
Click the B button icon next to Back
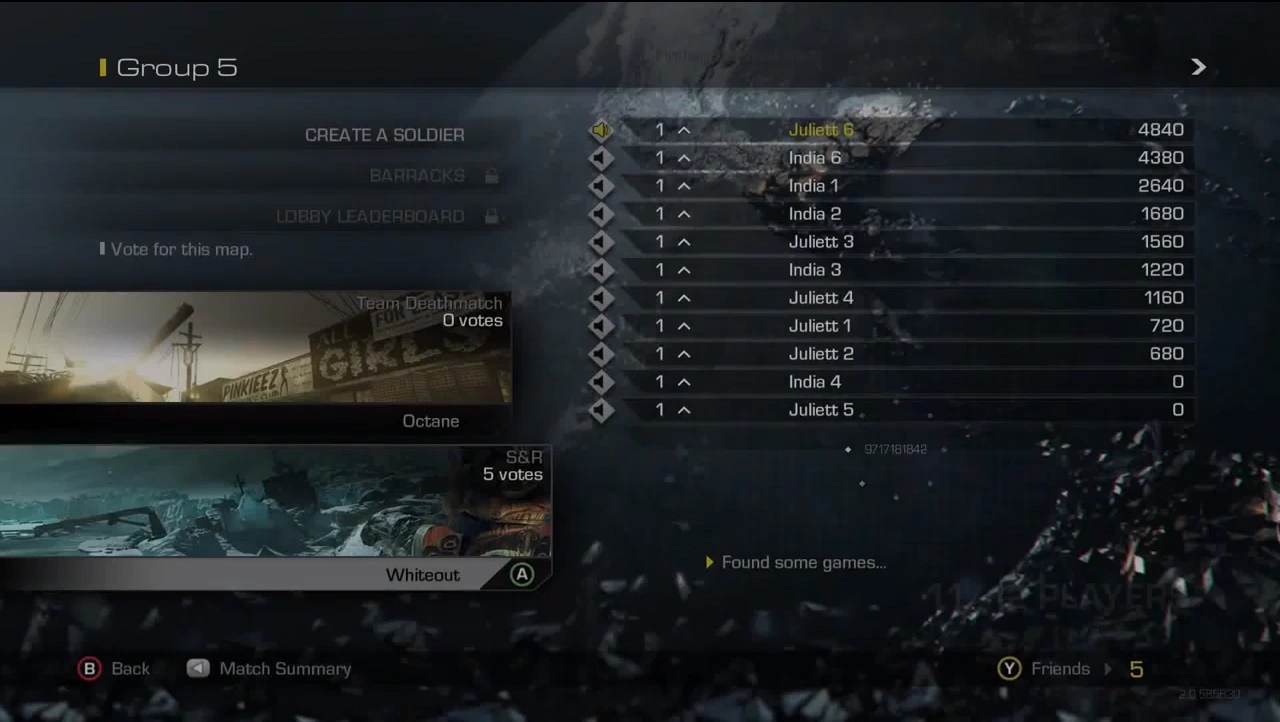pyautogui.click(x=89, y=668)
